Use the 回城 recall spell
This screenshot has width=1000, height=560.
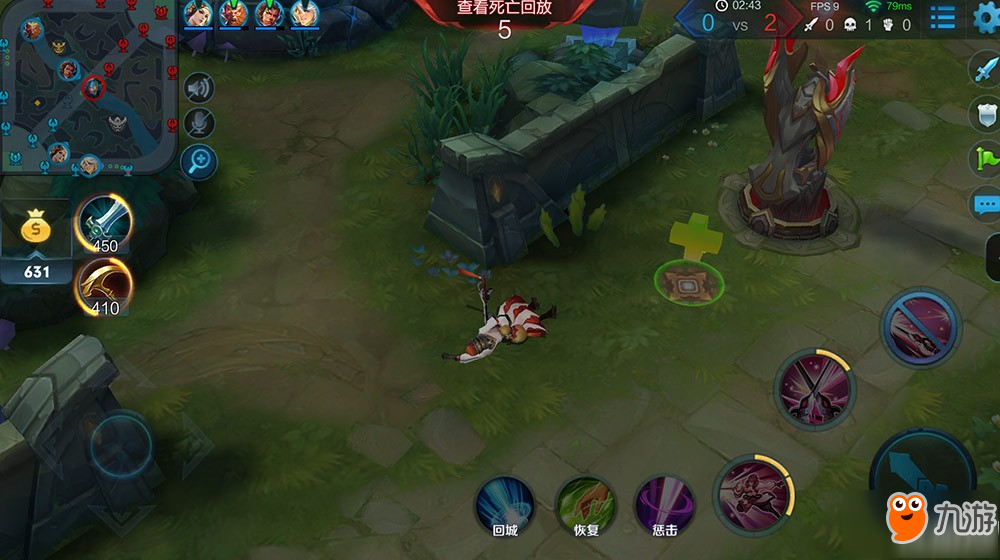pyautogui.click(x=505, y=505)
